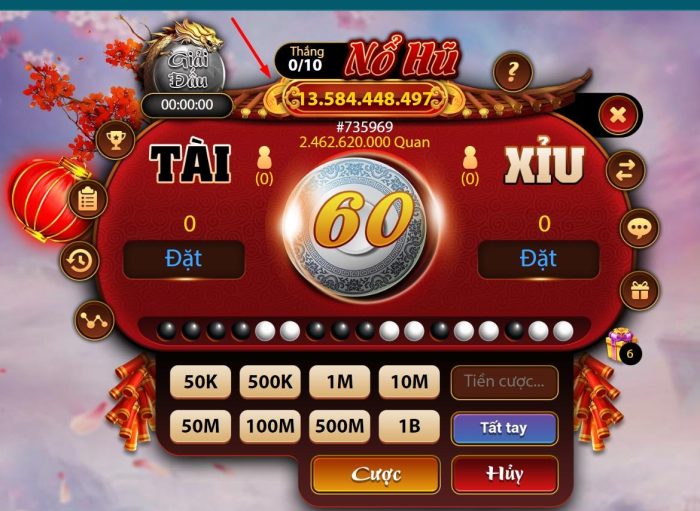Open the gift box rewards icon

(x=639, y=291)
